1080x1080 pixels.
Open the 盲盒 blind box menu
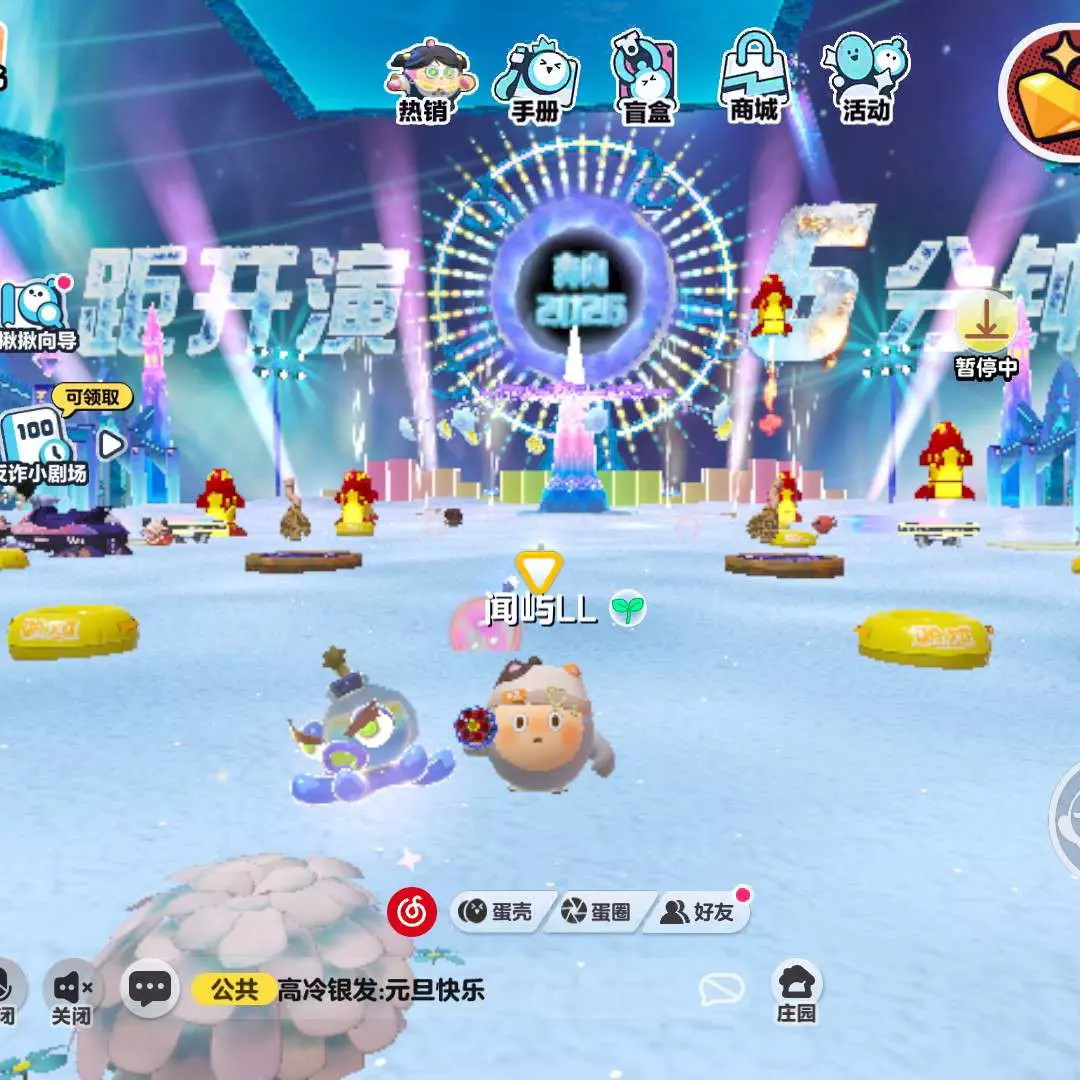pos(646,82)
